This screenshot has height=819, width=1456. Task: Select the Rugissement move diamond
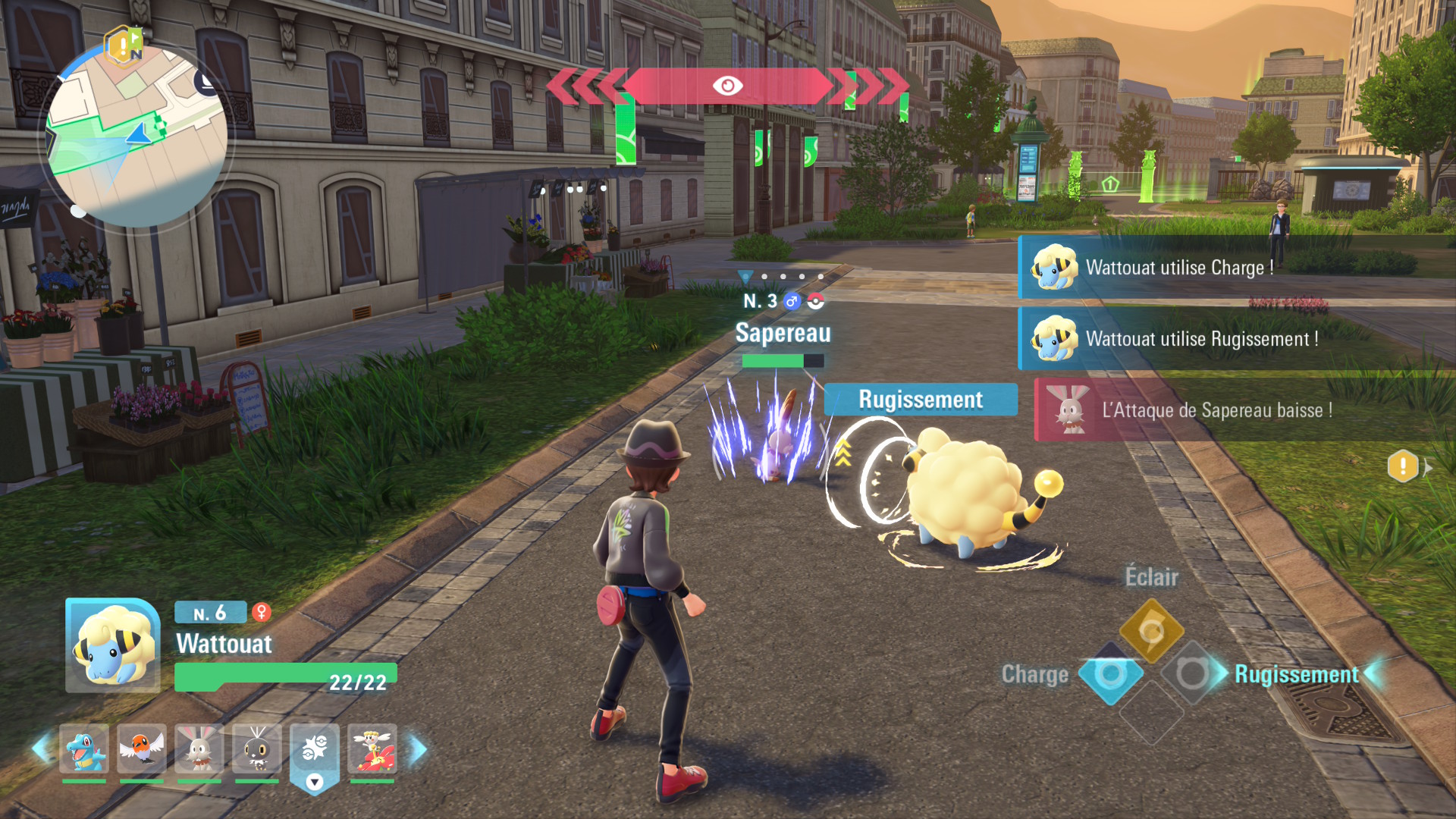(x=1192, y=673)
